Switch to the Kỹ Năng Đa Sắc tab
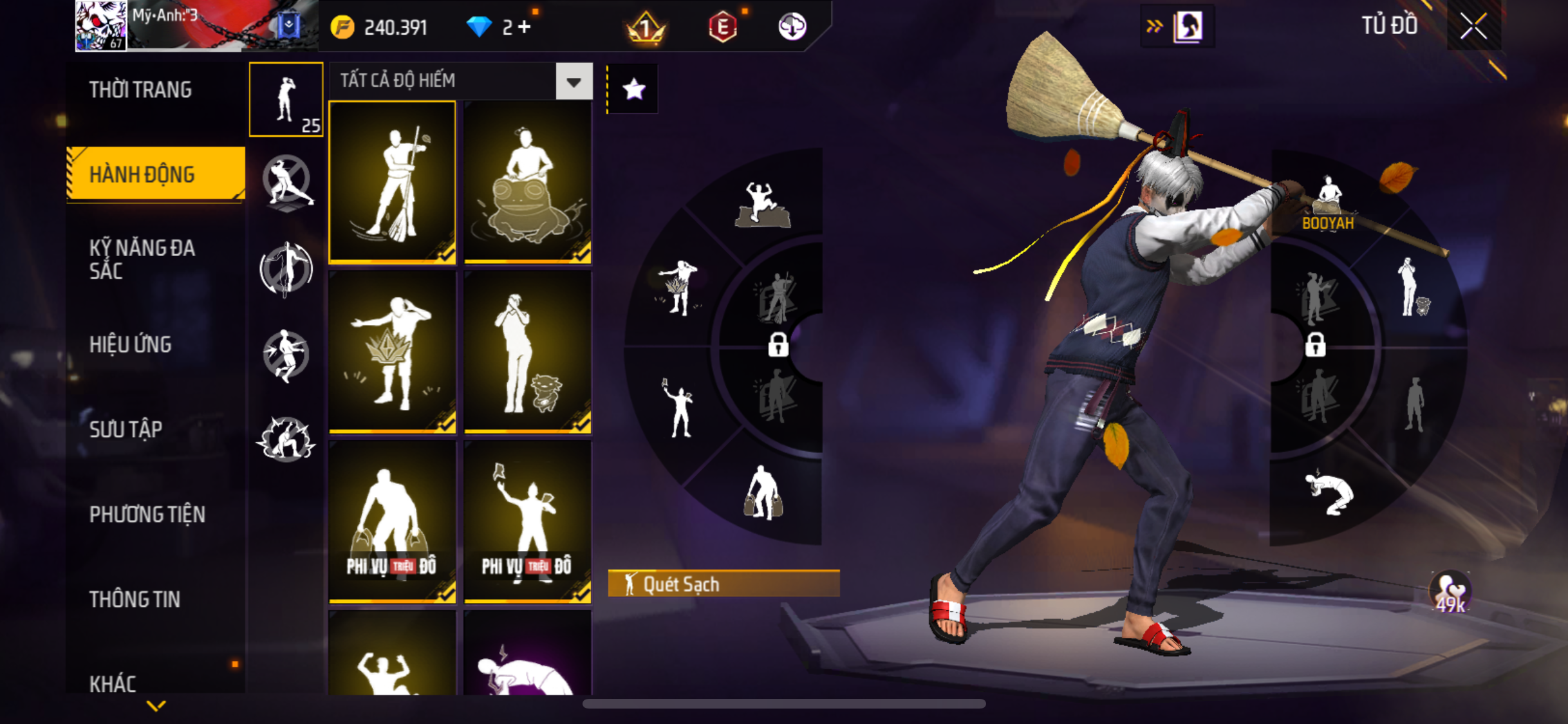1568x724 pixels. click(x=142, y=259)
